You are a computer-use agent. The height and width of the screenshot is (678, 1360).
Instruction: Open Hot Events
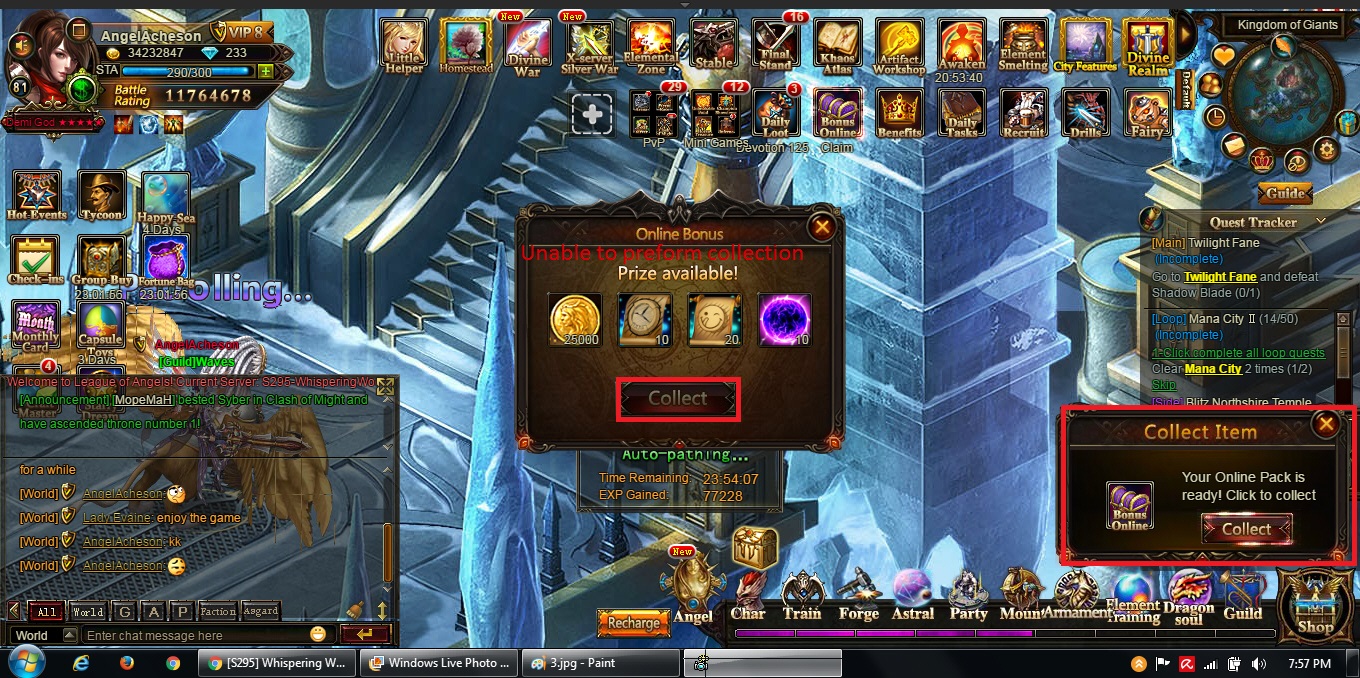click(x=37, y=195)
